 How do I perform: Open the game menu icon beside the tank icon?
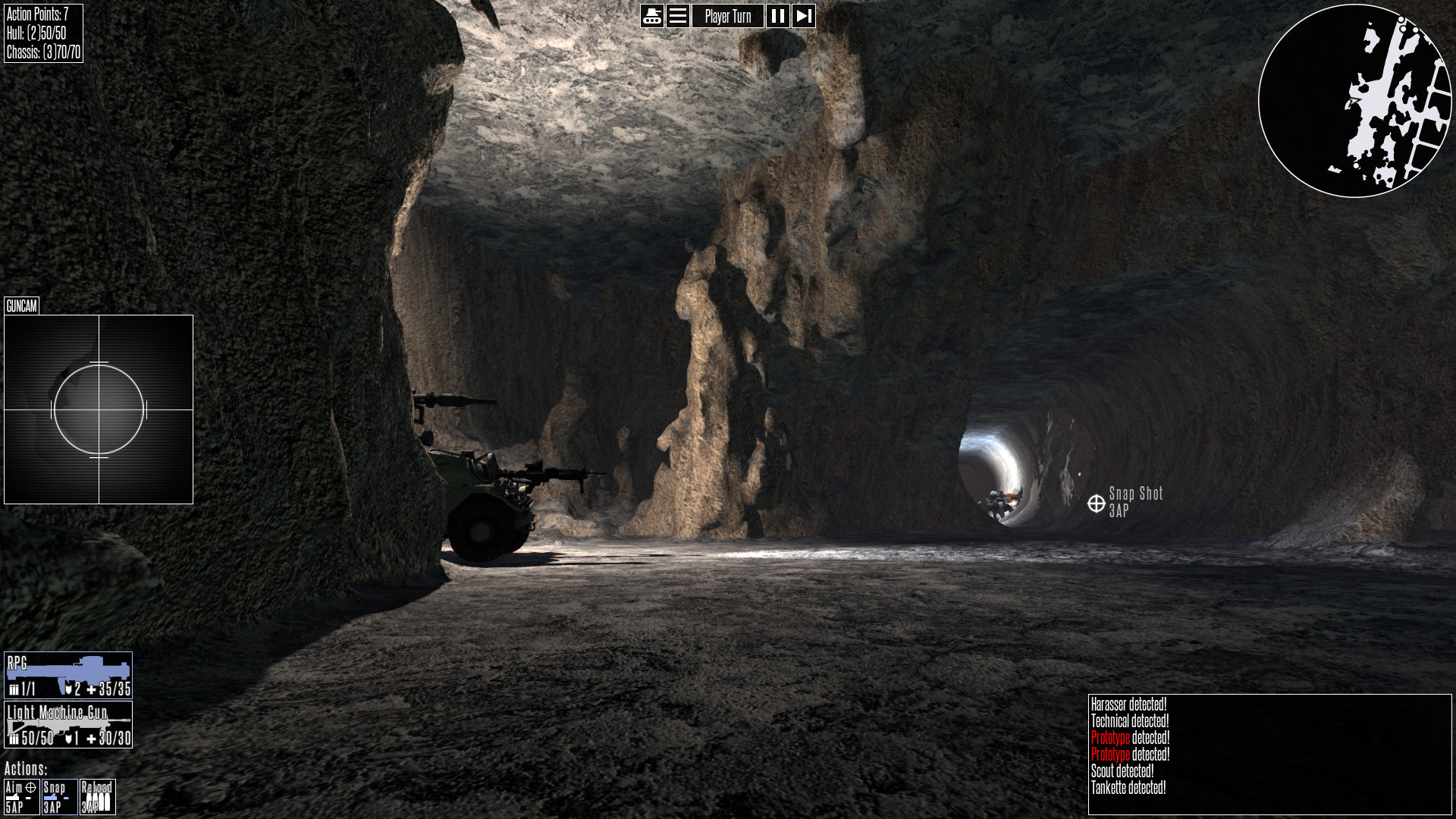pos(677,16)
